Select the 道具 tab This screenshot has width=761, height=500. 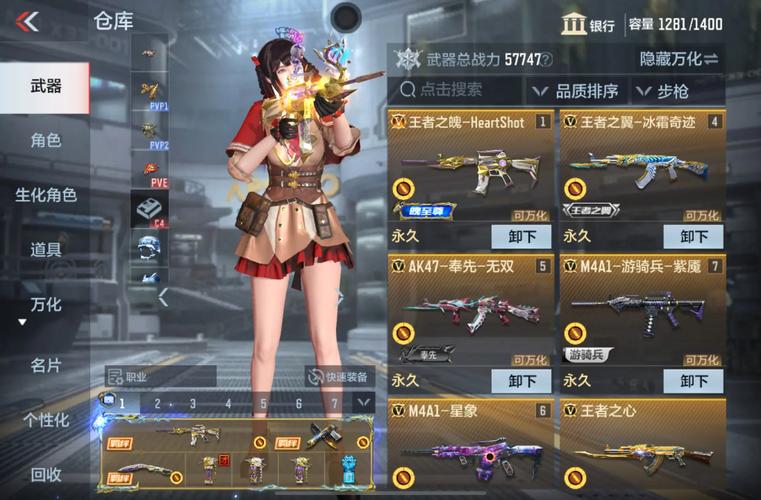(45, 249)
